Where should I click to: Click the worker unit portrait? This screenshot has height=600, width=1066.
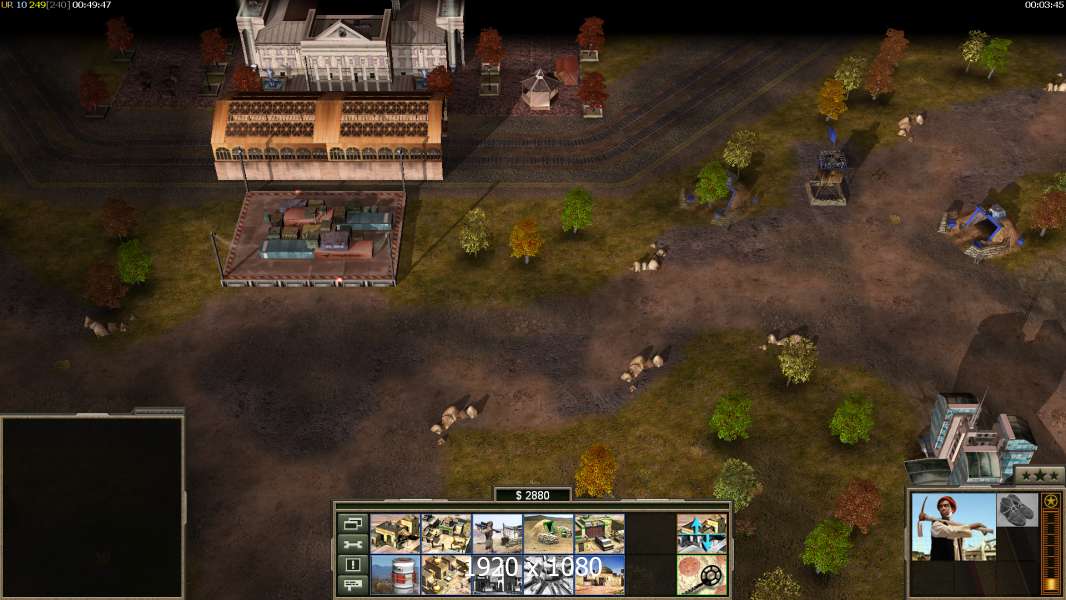pyautogui.click(x=953, y=526)
